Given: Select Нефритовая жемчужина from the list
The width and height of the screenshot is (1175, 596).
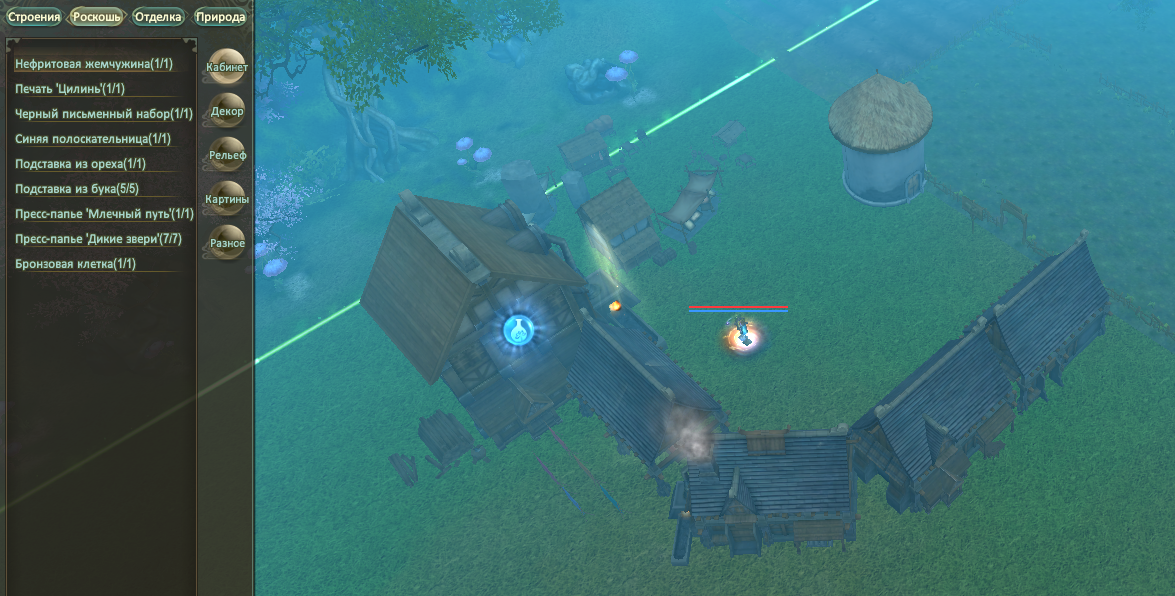Looking at the screenshot, I should [94, 64].
